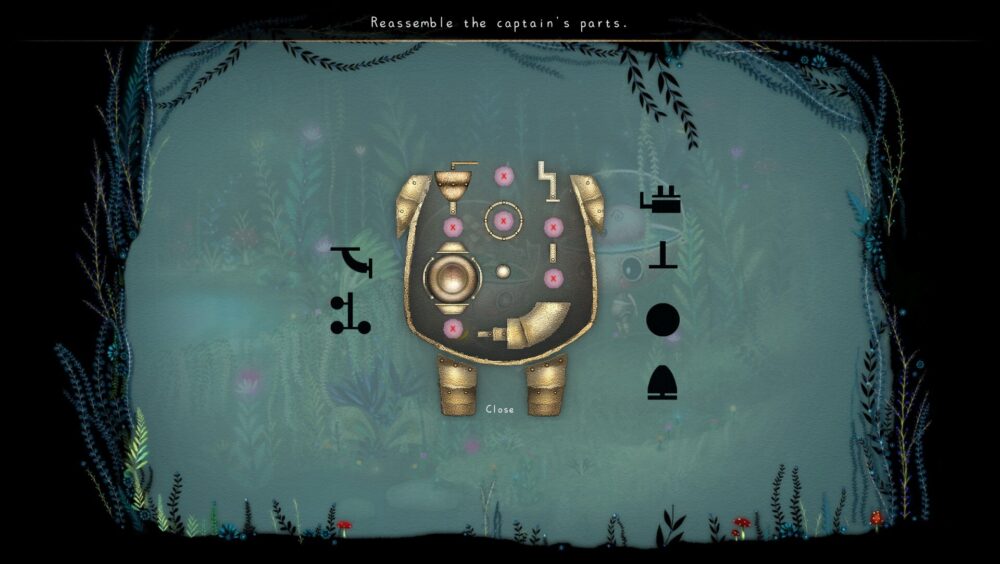Select the brass porthole part on the body

pos(451,277)
